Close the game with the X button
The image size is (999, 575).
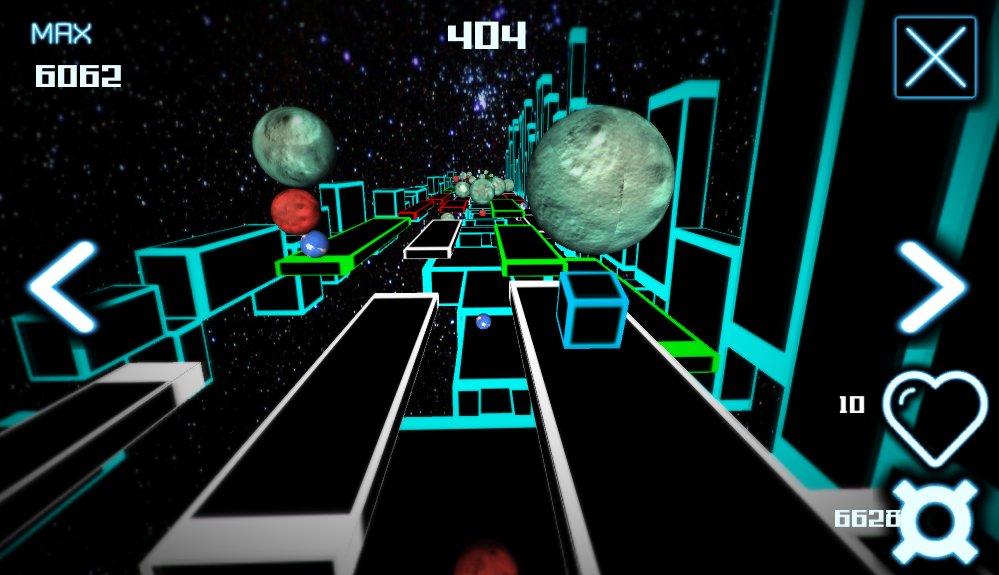(x=935, y=57)
